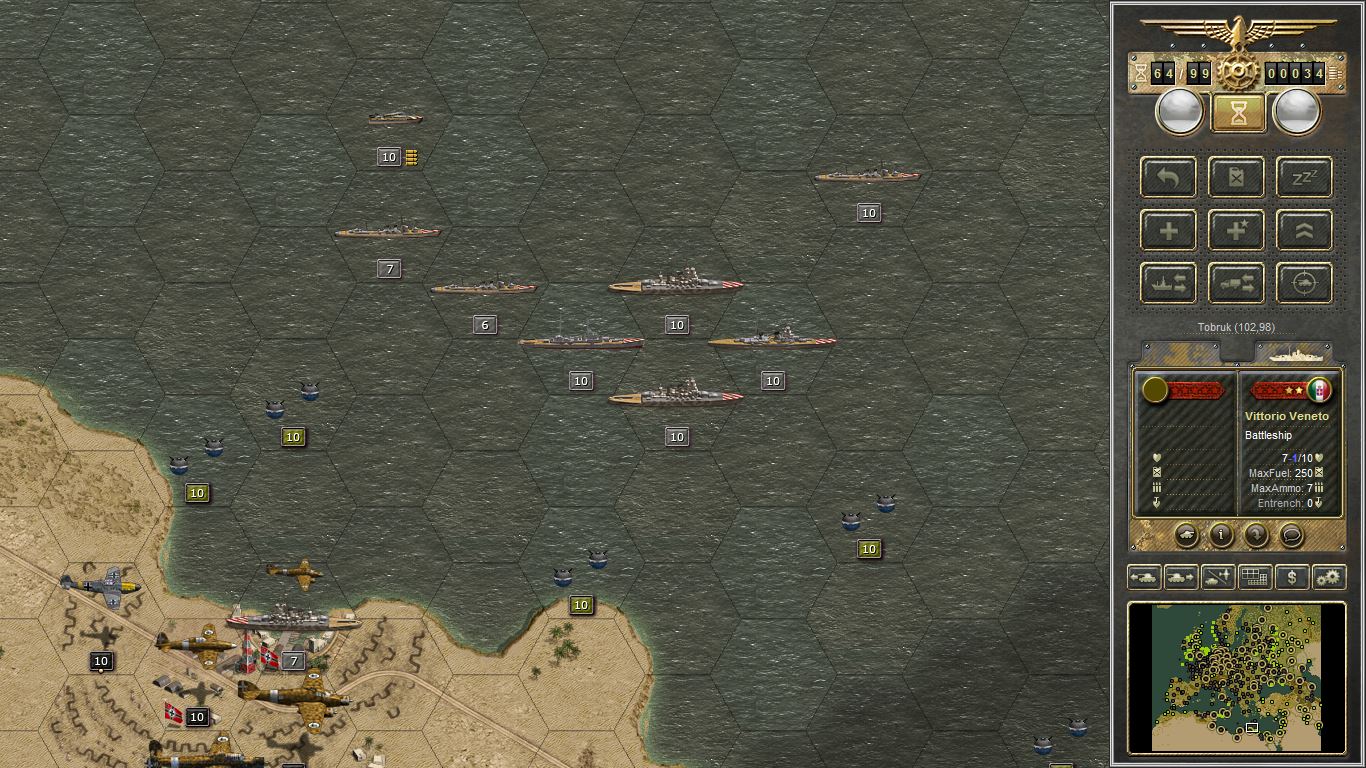Open the purchase screen with the dollar icon
The image size is (1366, 768).
1292,577
